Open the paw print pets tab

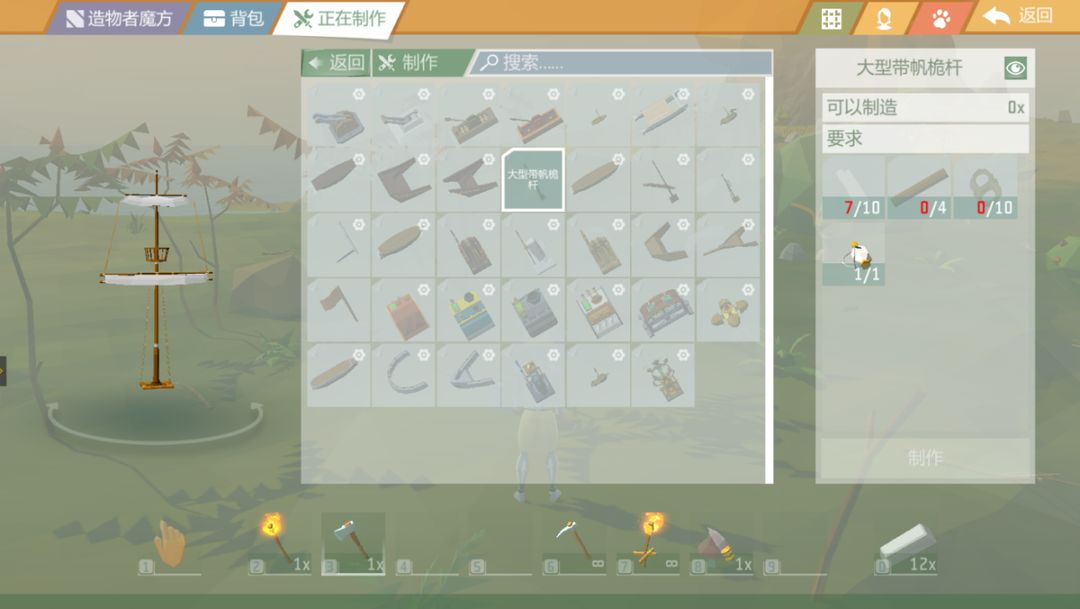(941, 18)
